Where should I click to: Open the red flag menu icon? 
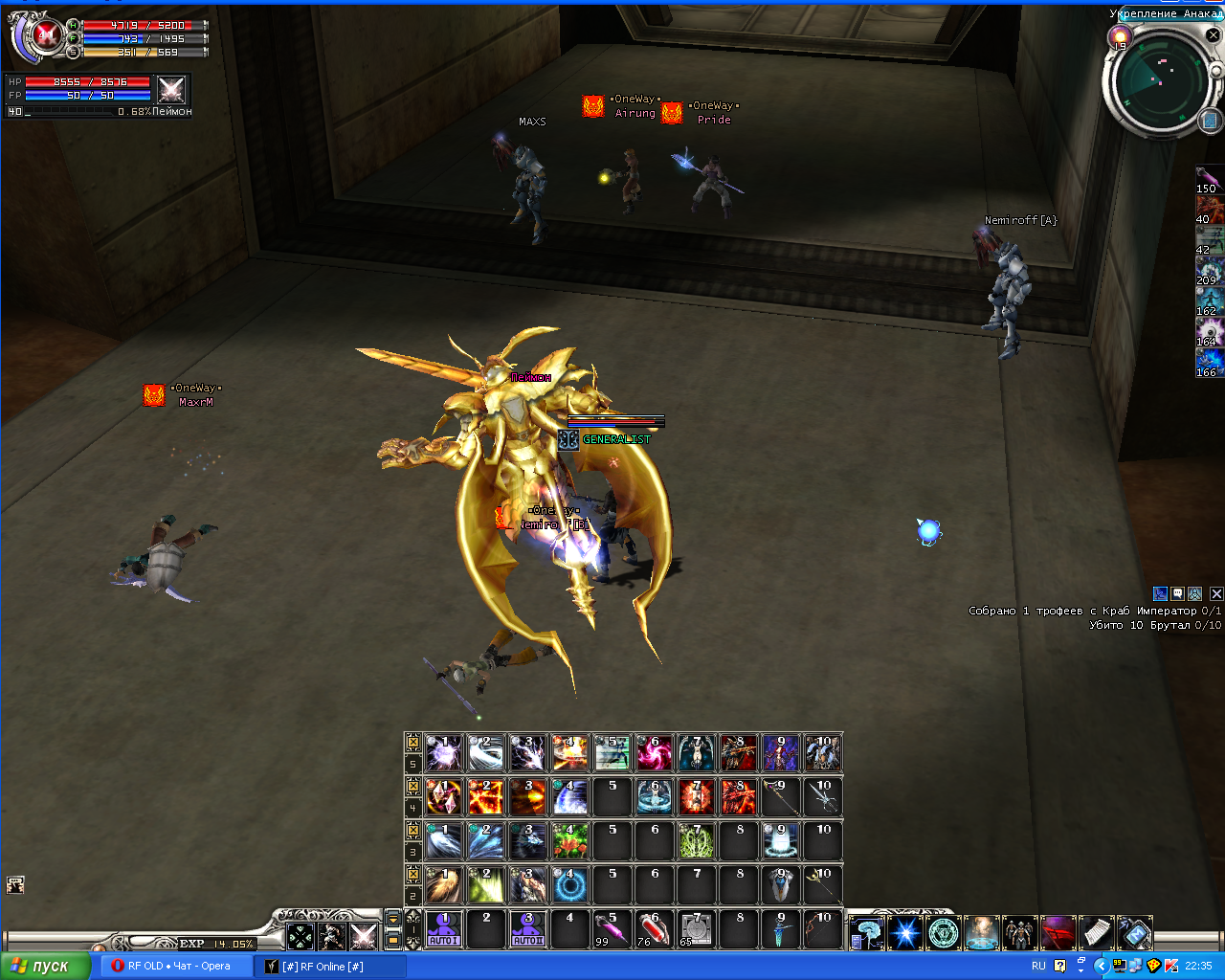[x=1058, y=932]
